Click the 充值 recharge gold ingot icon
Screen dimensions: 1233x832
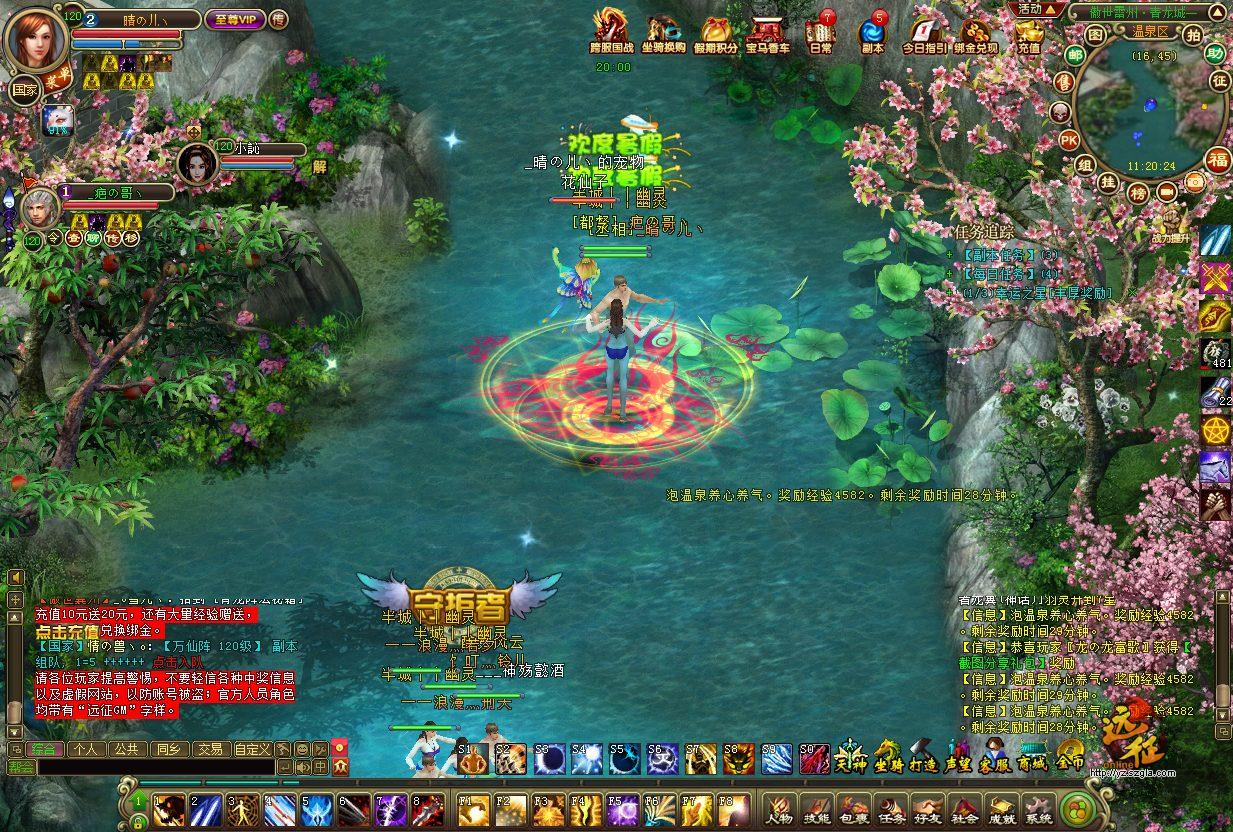[1028, 30]
